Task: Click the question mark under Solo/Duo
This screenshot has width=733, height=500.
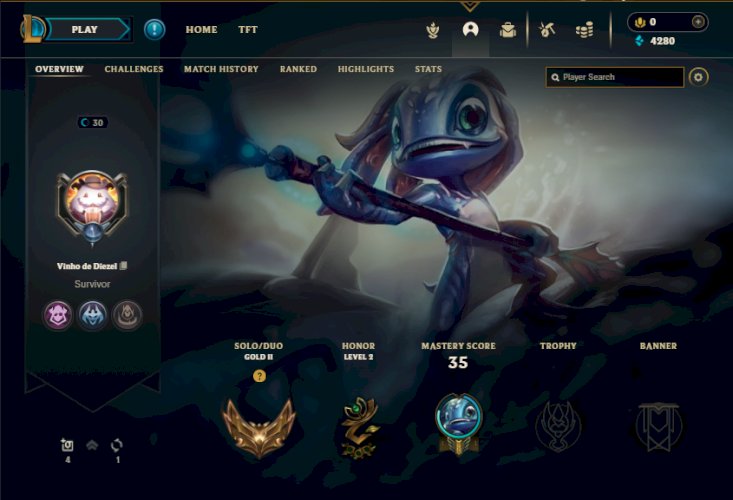Action: [x=259, y=376]
